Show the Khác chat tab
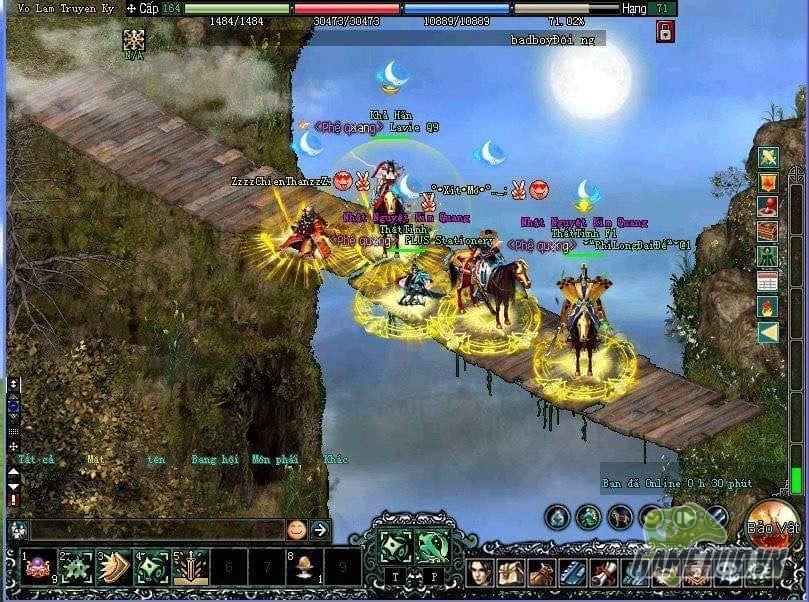 tap(335, 460)
